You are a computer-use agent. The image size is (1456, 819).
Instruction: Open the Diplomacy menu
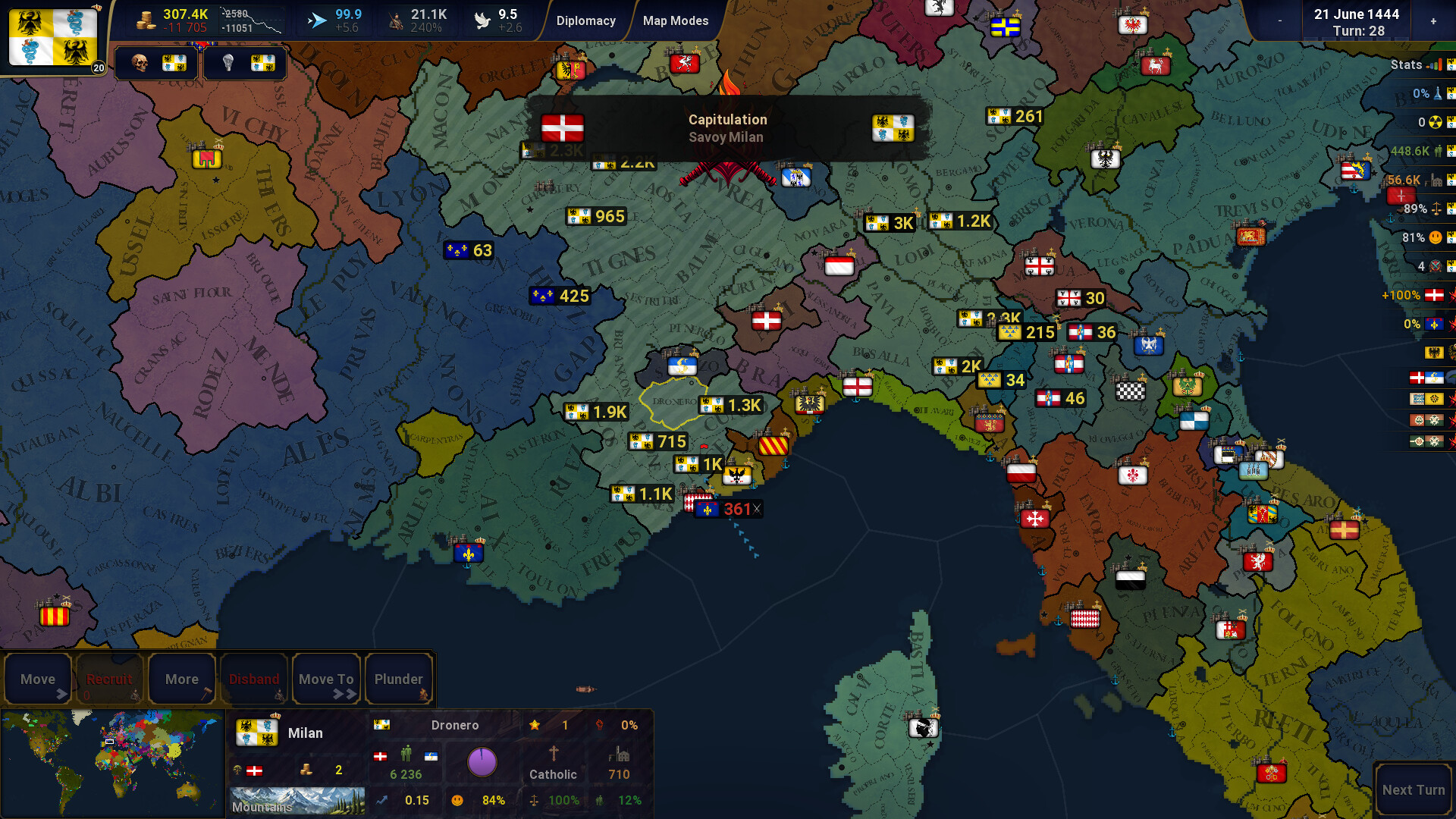click(586, 20)
